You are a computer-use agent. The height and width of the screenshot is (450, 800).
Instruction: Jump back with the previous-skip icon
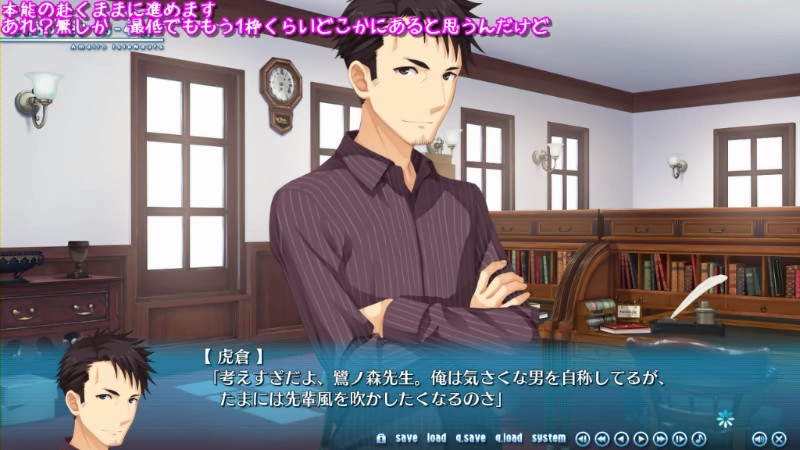pyautogui.click(x=583, y=438)
